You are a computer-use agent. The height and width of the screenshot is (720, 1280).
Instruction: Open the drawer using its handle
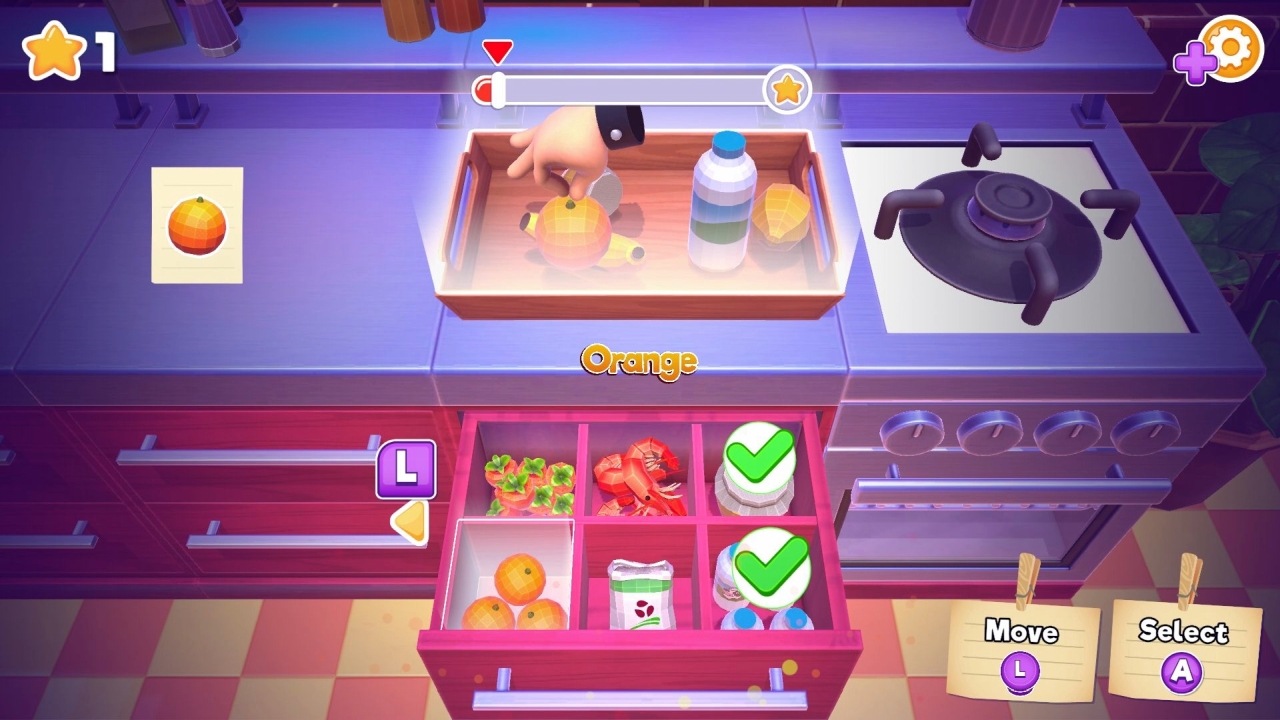click(640, 700)
